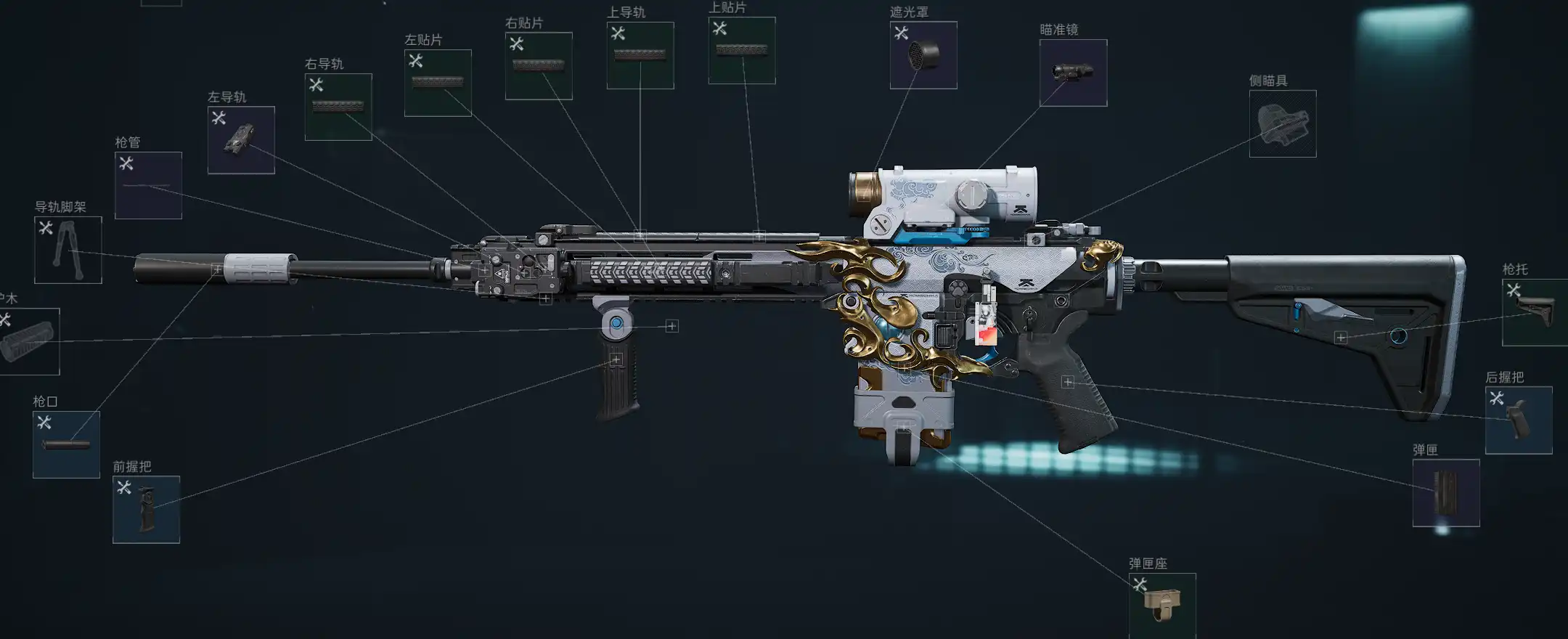Click the 护木 handguard slot
Image resolution: width=1568 pixels, height=639 pixels.
tap(28, 341)
